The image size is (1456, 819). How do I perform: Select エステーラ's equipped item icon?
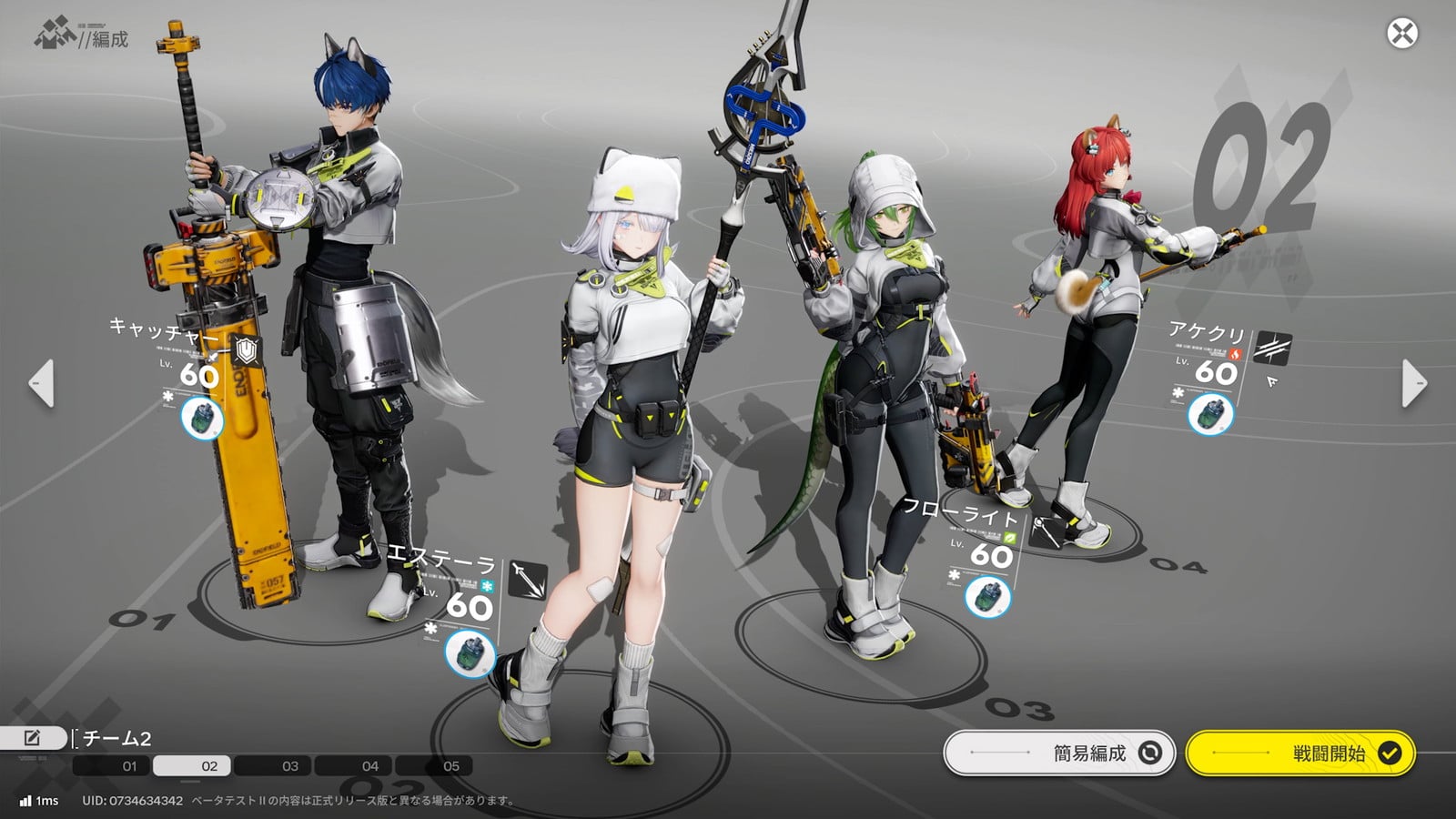click(x=470, y=652)
